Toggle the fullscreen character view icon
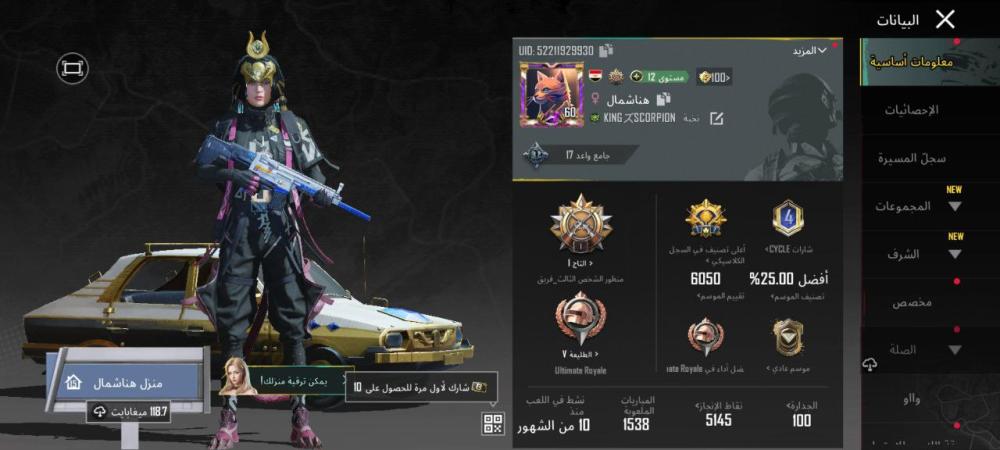 coord(72,68)
